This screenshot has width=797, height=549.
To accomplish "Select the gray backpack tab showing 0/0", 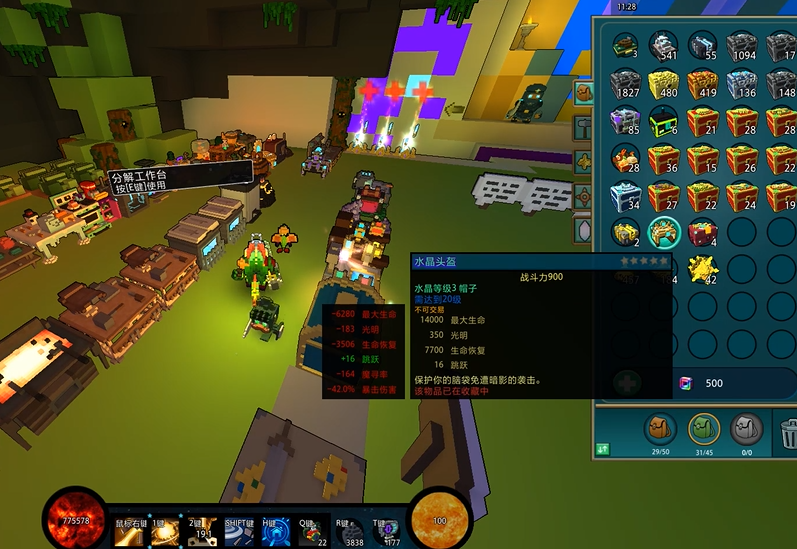I will coord(745,430).
